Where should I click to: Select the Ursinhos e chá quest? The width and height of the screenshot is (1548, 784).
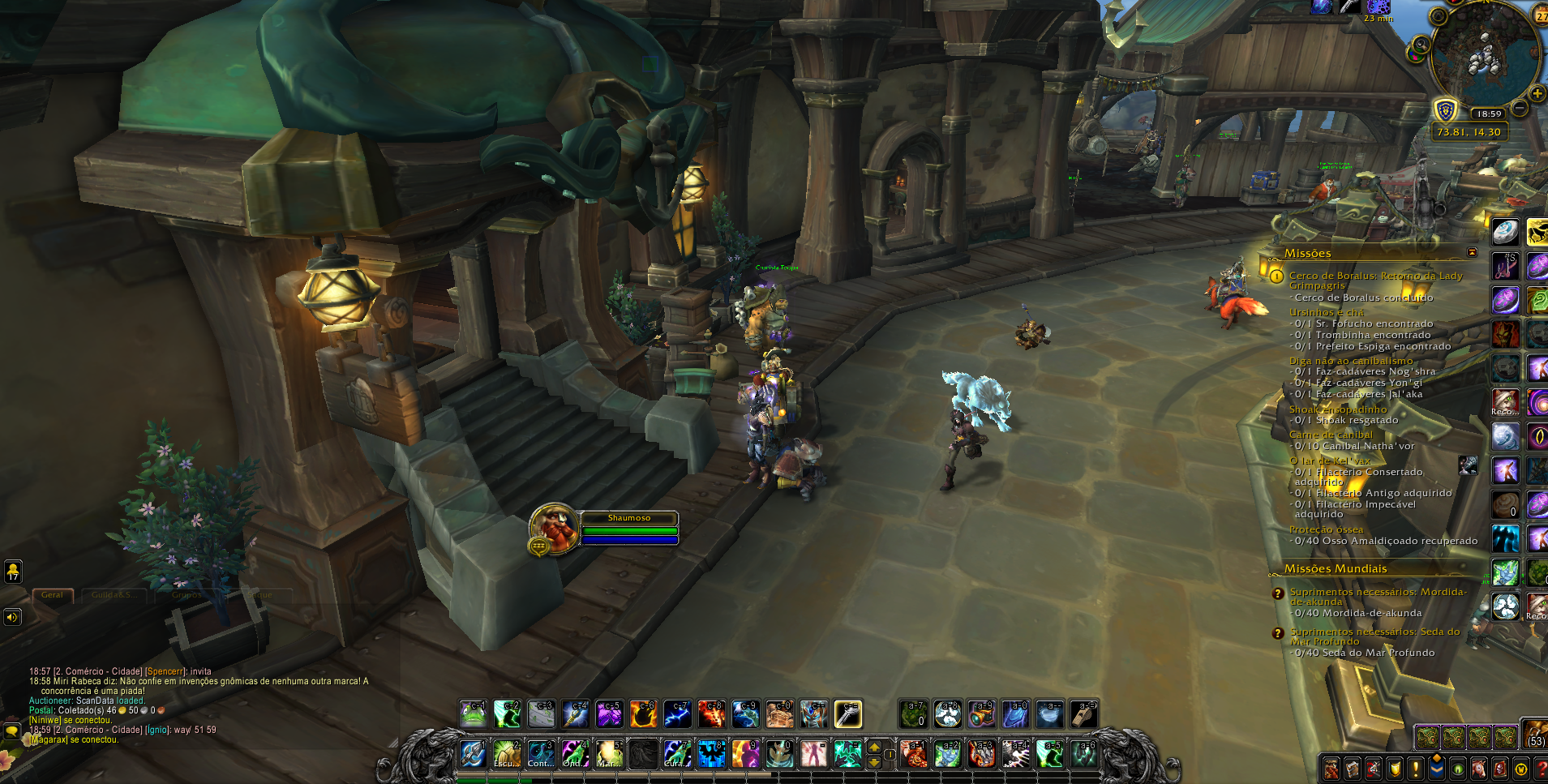click(1326, 312)
